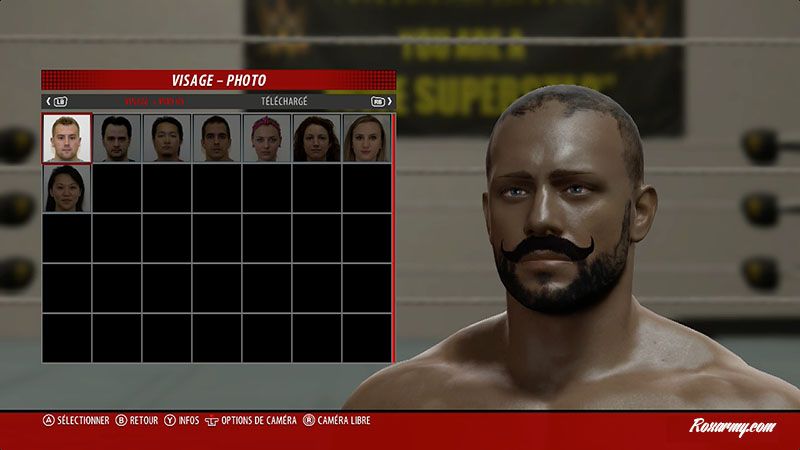Switch to the Téléchargé tab
800x450 pixels.
tap(284, 101)
